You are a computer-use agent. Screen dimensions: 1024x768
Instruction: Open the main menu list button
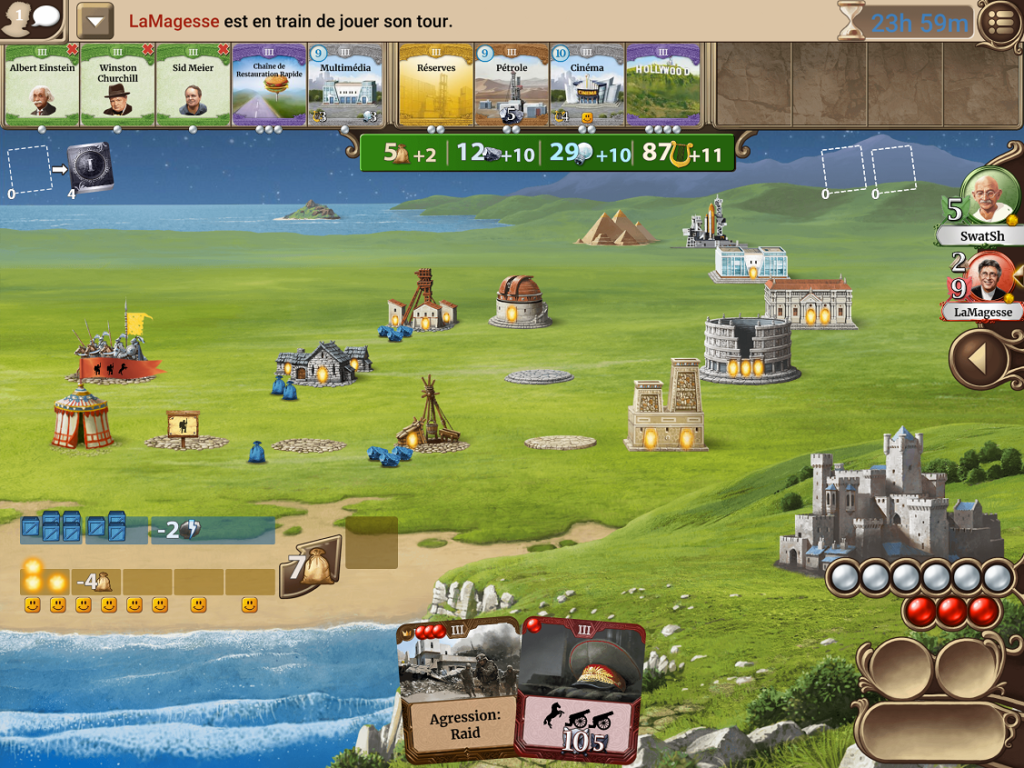point(999,22)
